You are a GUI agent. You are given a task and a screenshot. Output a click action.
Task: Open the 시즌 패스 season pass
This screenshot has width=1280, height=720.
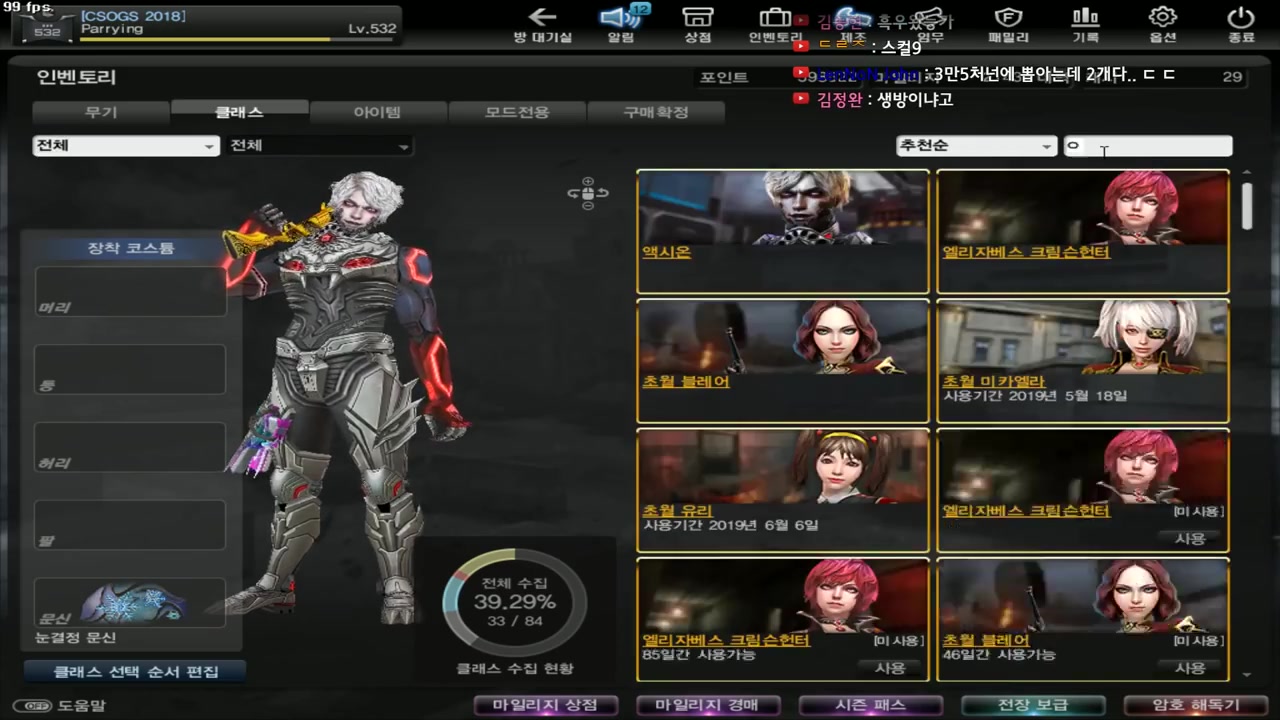tap(870, 705)
